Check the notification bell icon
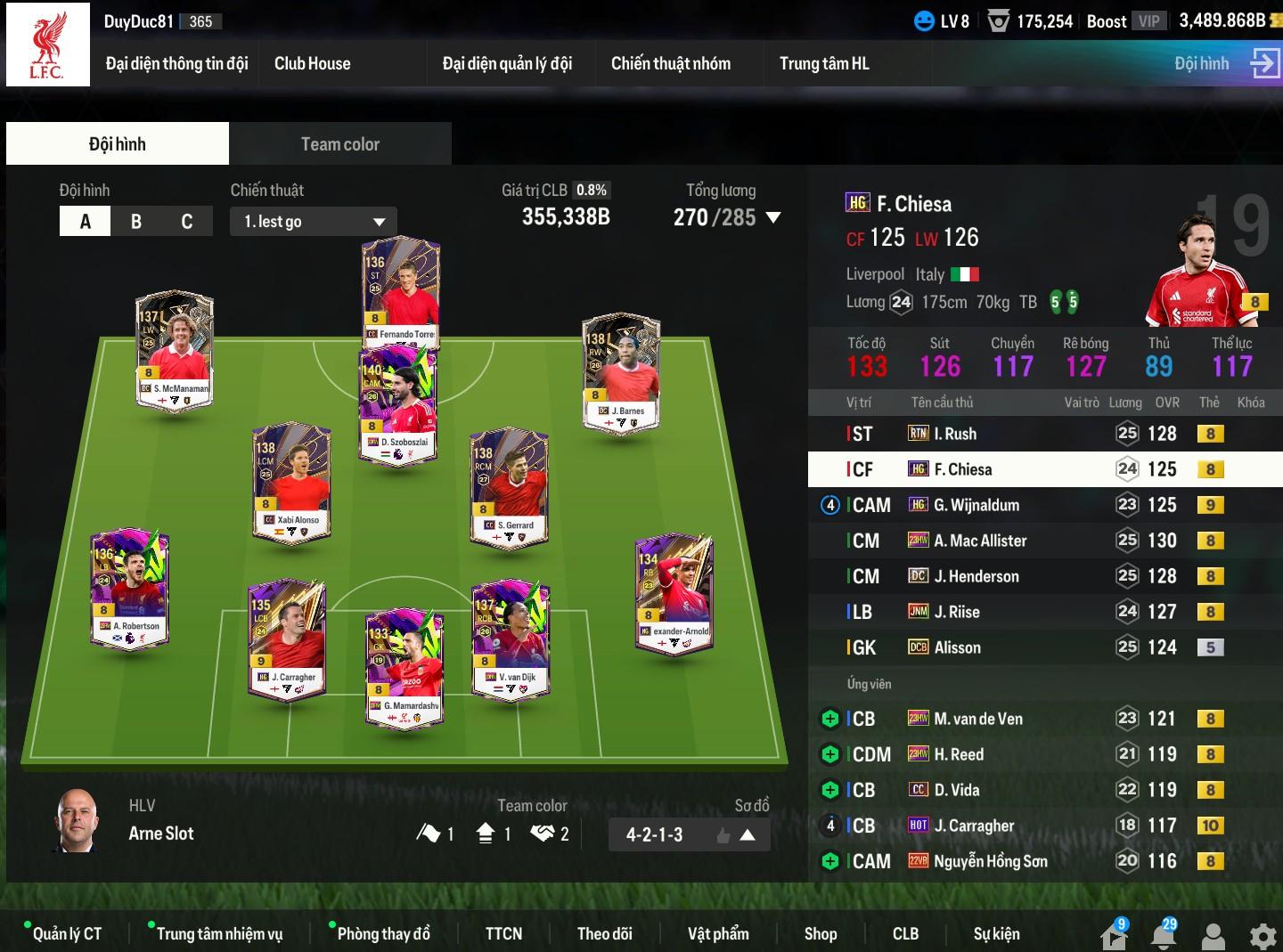Image resolution: width=1283 pixels, height=952 pixels. 1164,935
